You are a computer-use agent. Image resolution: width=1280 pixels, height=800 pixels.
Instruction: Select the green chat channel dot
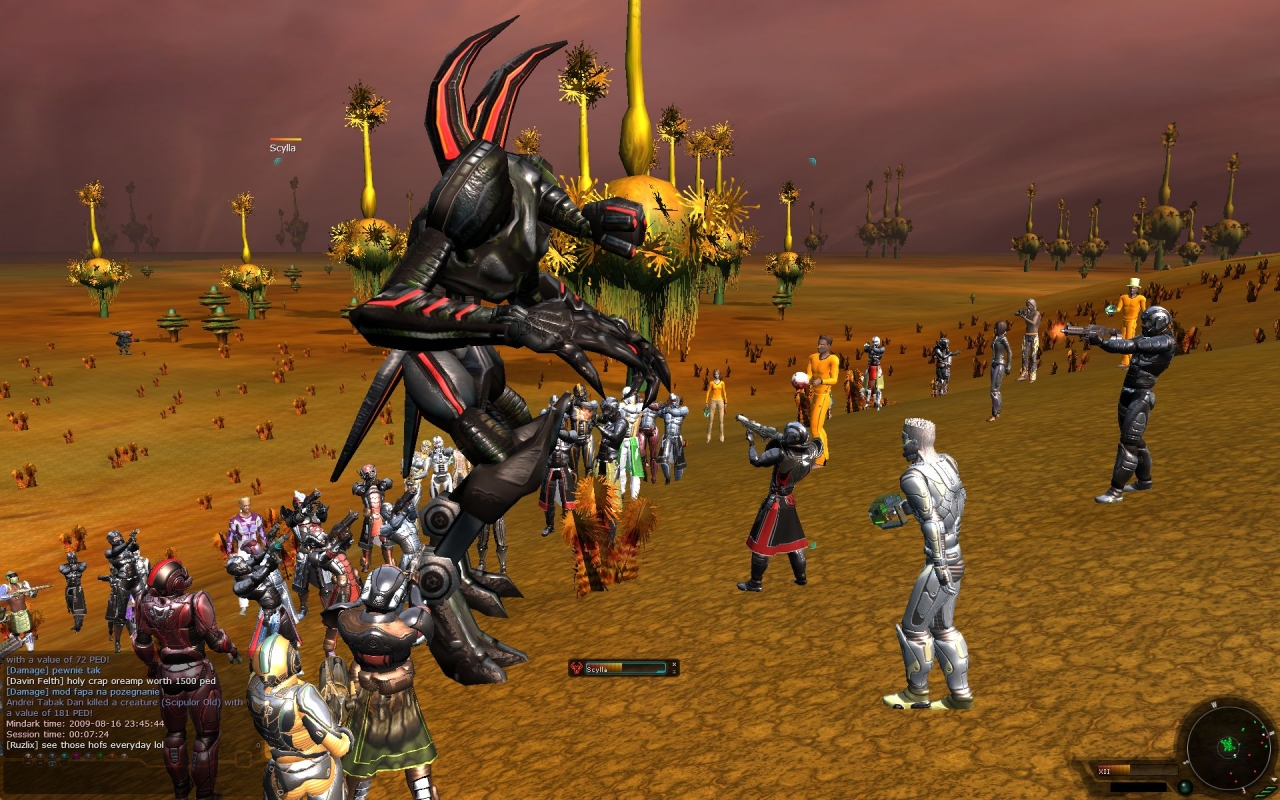[100, 756]
